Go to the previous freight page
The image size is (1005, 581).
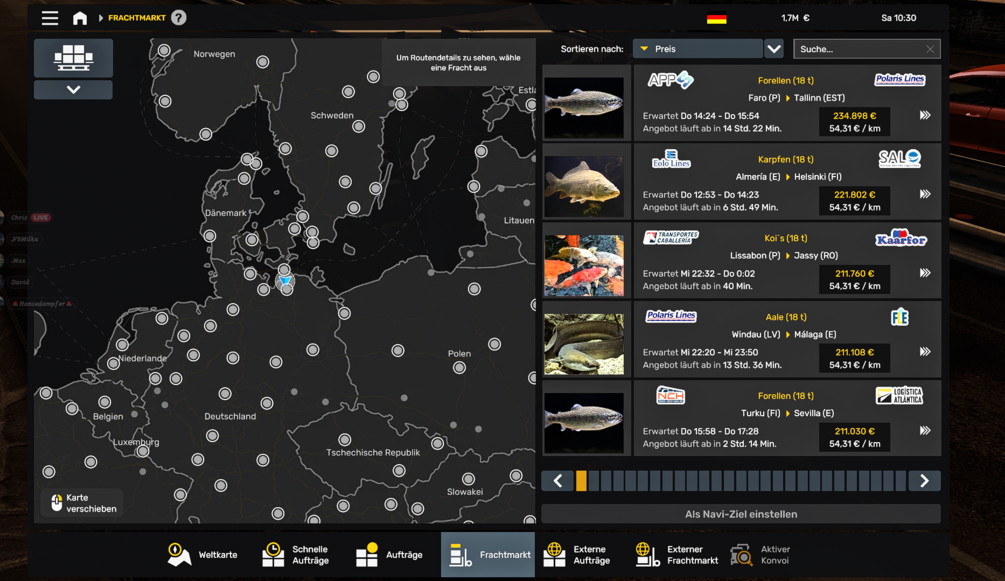[558, 481]
